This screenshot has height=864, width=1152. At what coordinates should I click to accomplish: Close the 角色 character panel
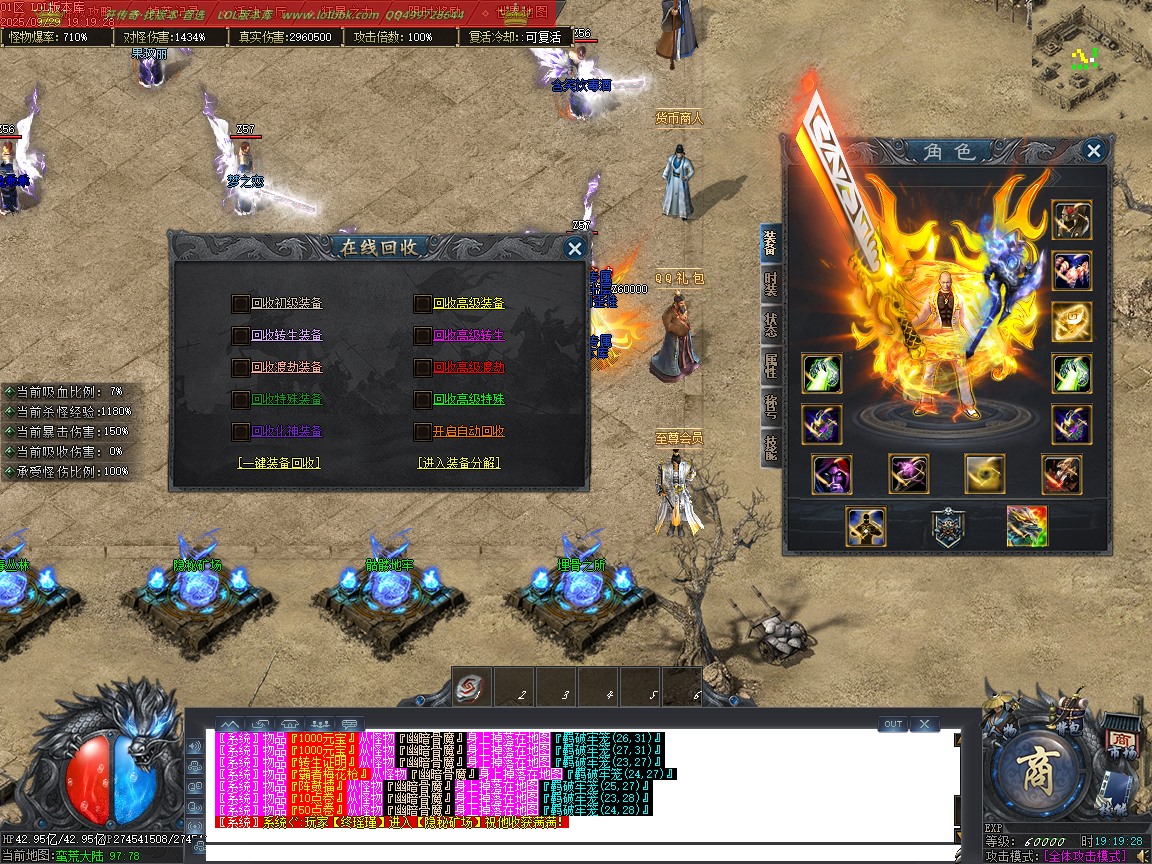[1094, 151]
